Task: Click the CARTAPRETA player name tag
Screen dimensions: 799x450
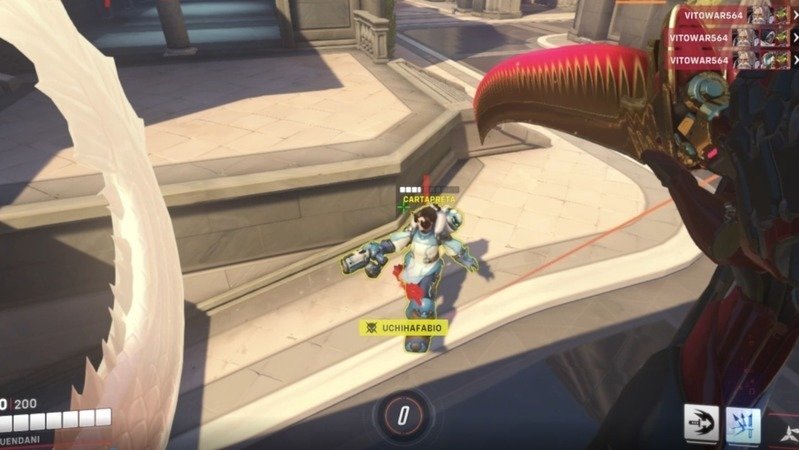Action: click(x=429, y=199)
